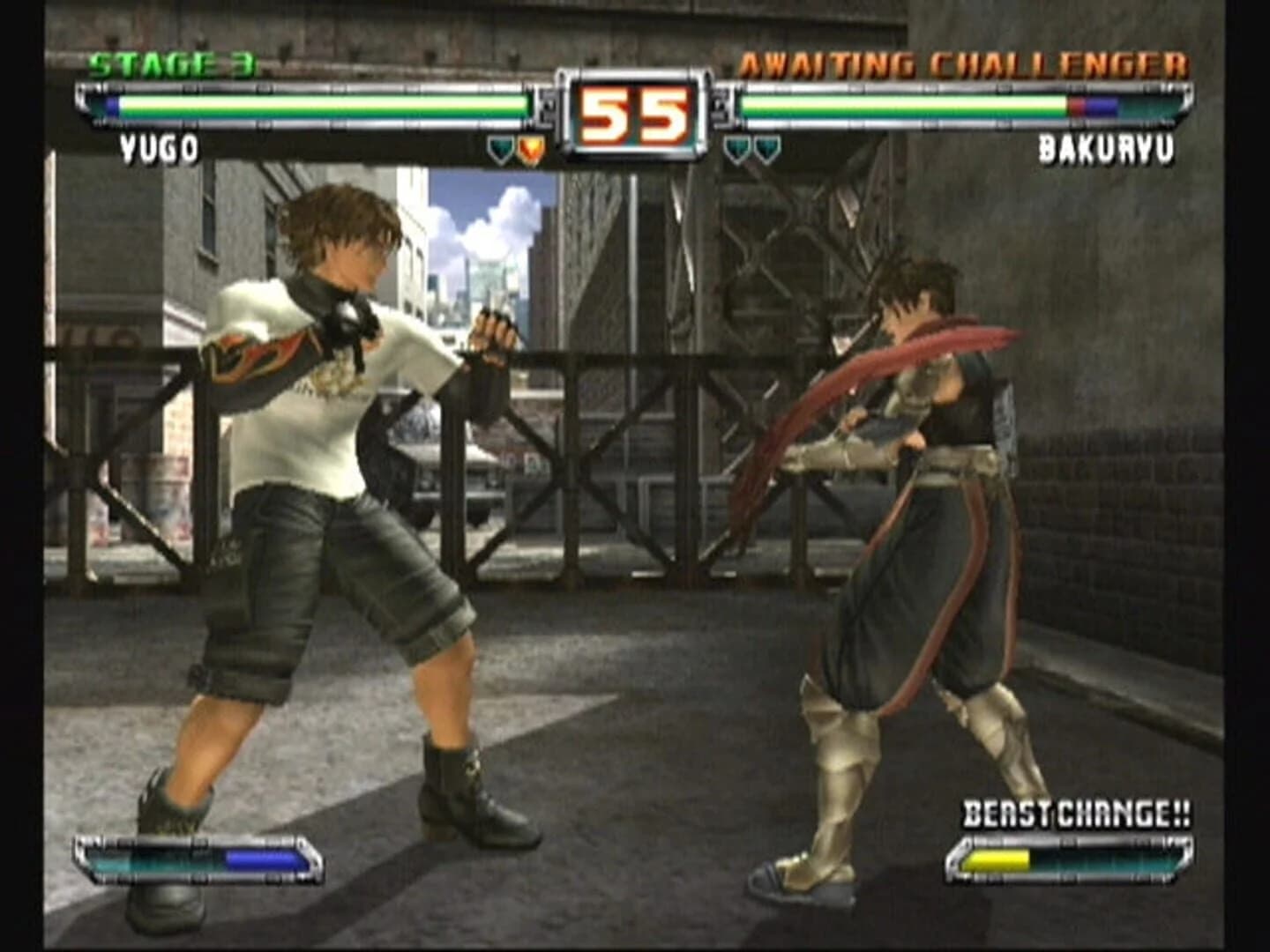Click Bakuryu's first teal round marker
The image size is (1270, 952).
pyautogui.click(x=736, y=150)
